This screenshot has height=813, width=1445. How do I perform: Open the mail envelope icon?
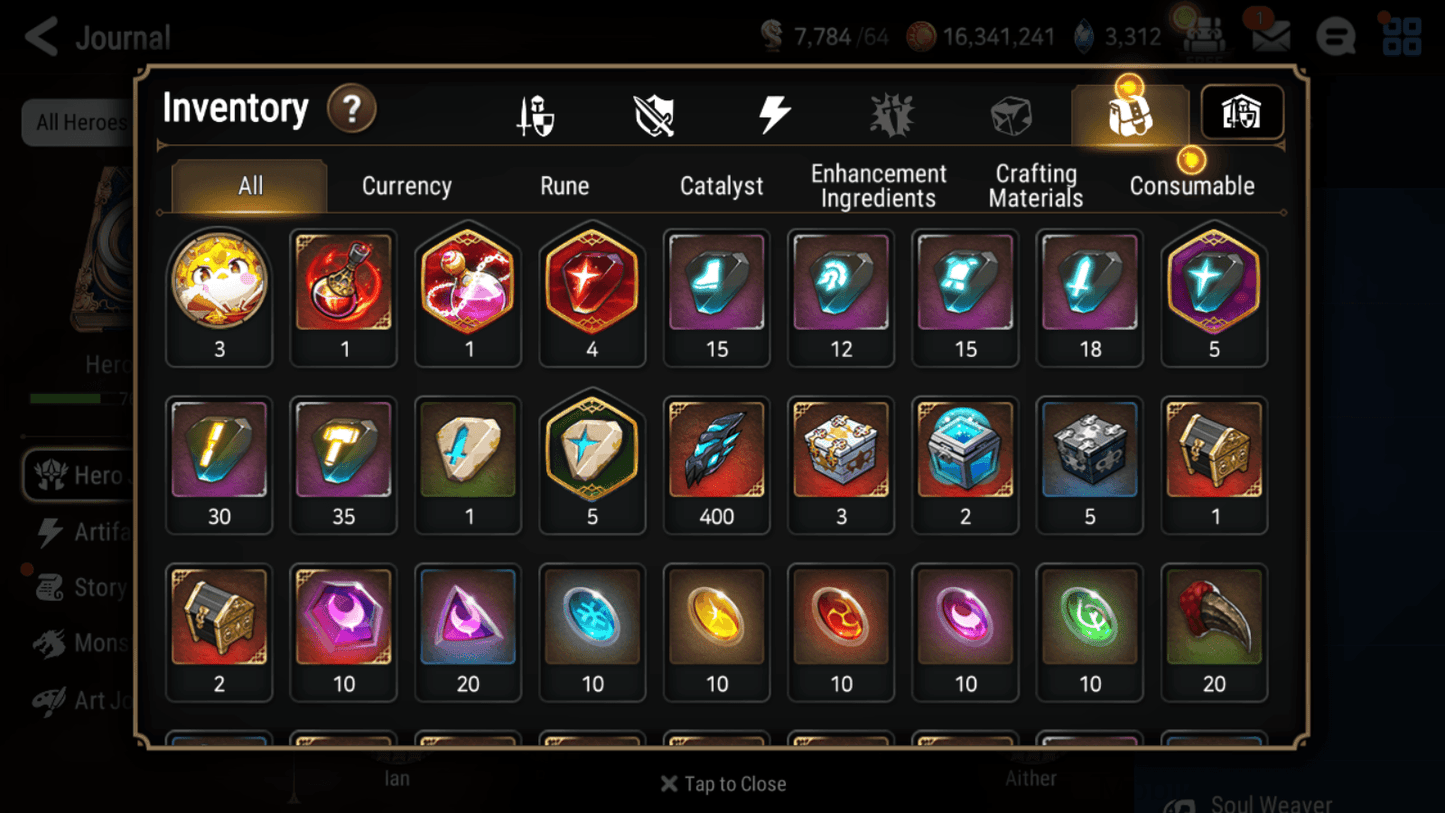(x=1270, y=34)
